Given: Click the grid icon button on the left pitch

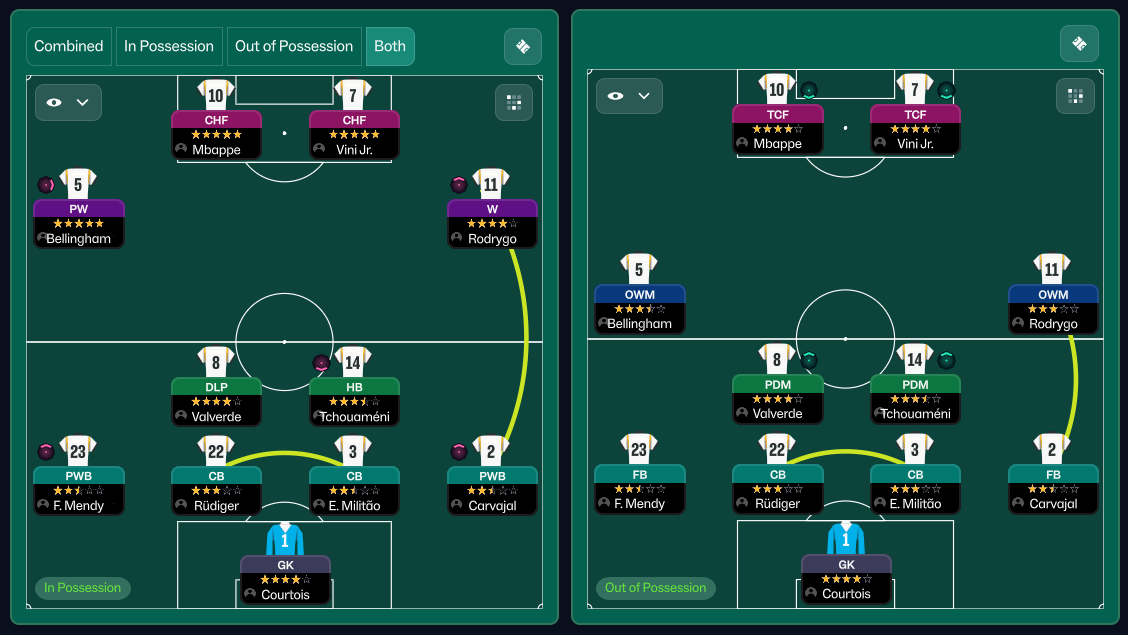Looking at the screenshot, I should click(x=514, y=102).
